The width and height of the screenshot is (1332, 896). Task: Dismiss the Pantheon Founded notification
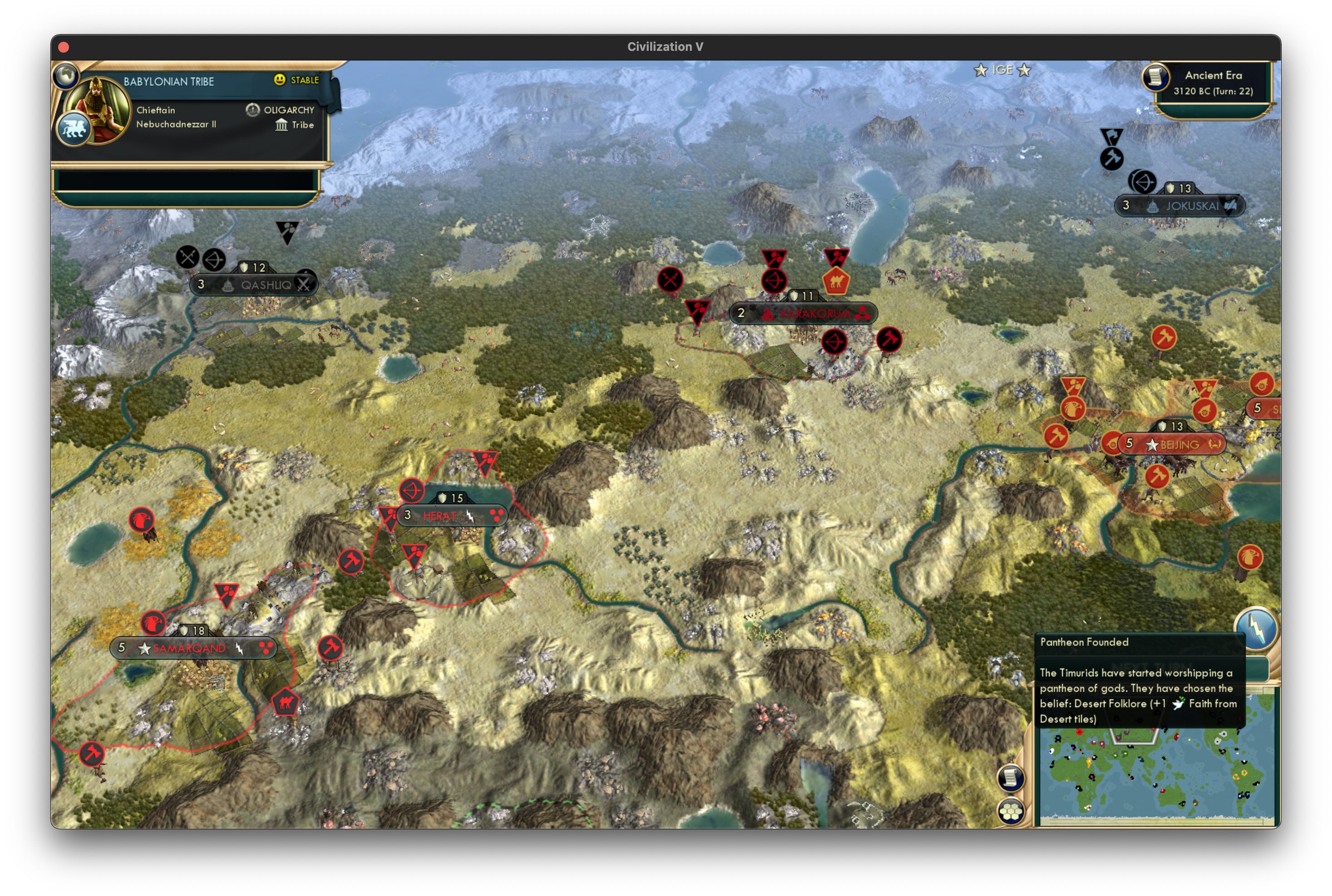tap(1137, 680)
